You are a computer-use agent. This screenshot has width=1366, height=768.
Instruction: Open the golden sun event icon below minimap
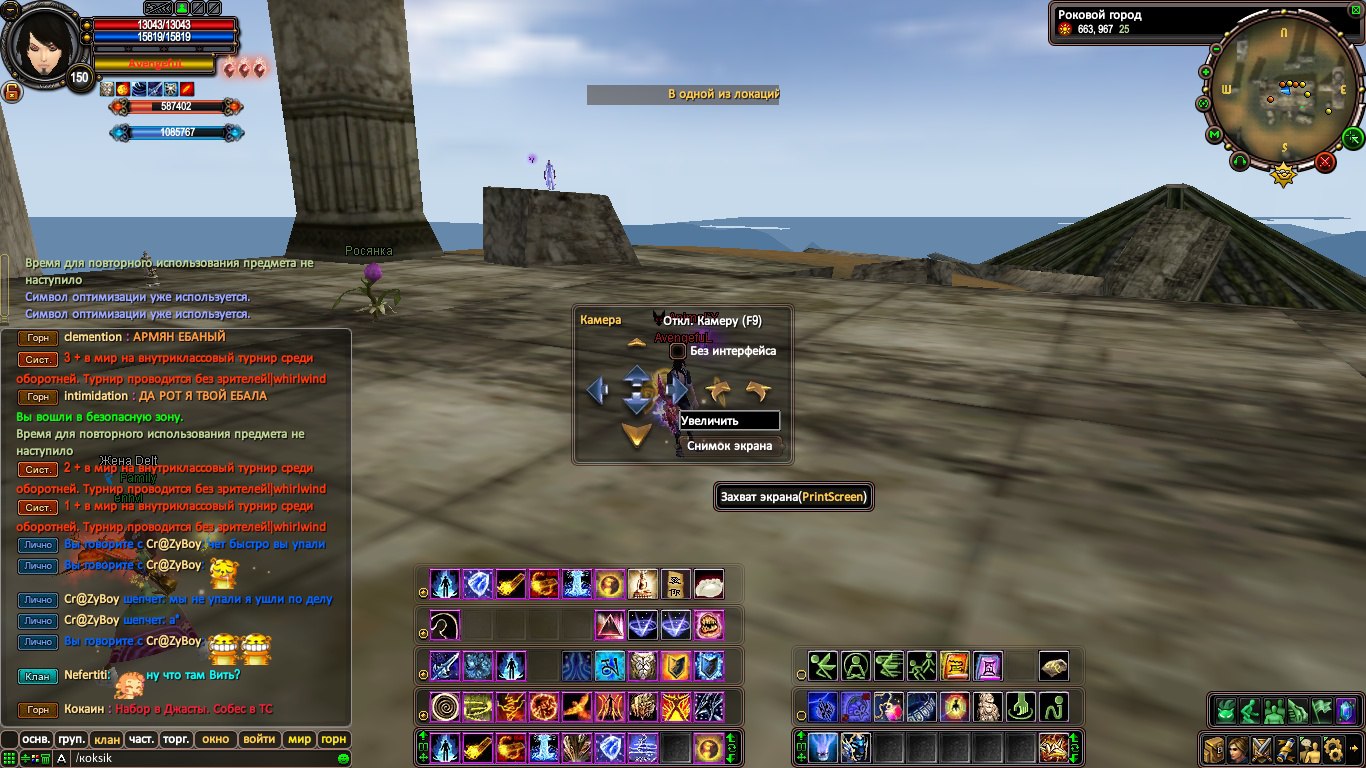[1282, 175]
